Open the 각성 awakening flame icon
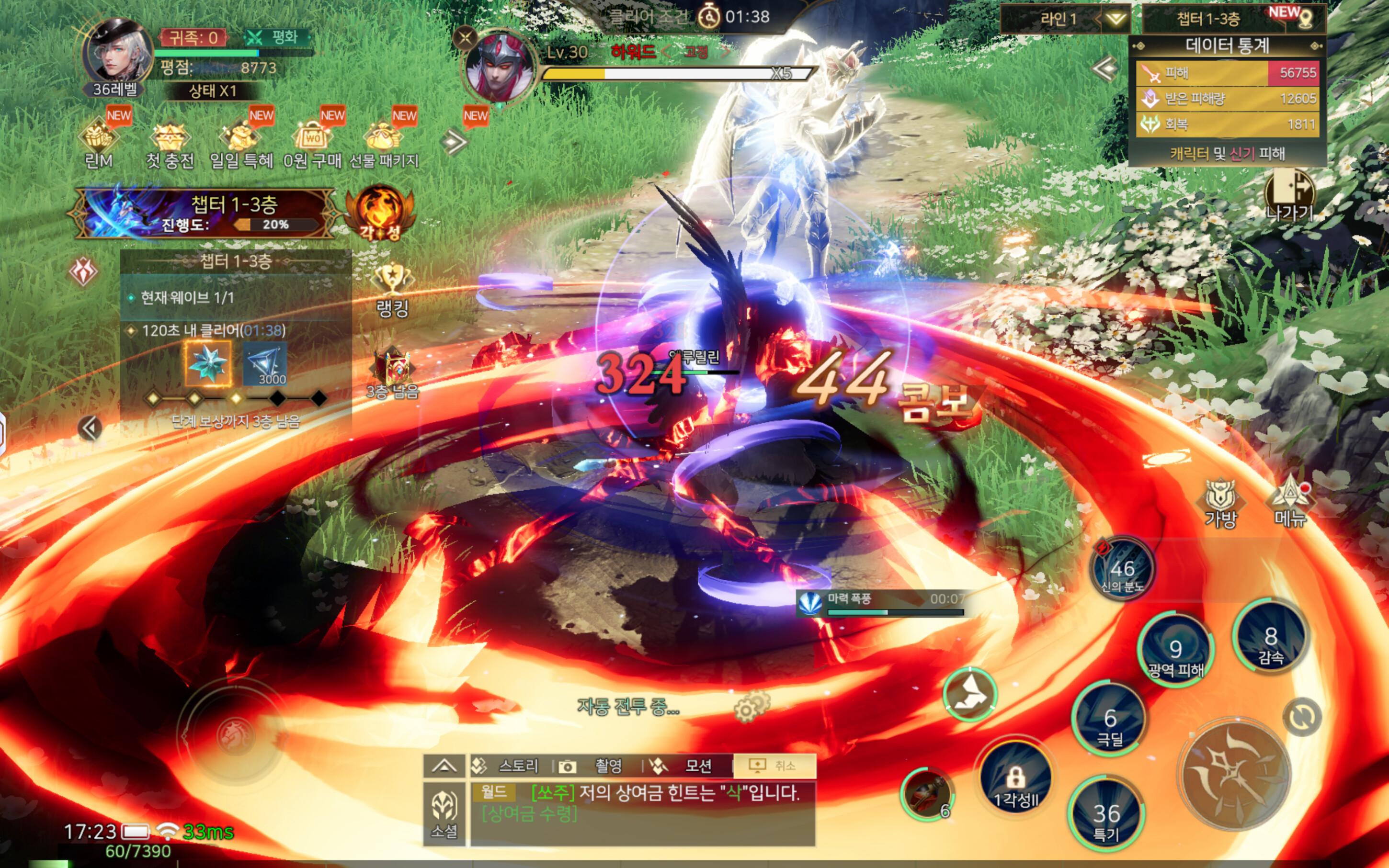 point(379,213)
